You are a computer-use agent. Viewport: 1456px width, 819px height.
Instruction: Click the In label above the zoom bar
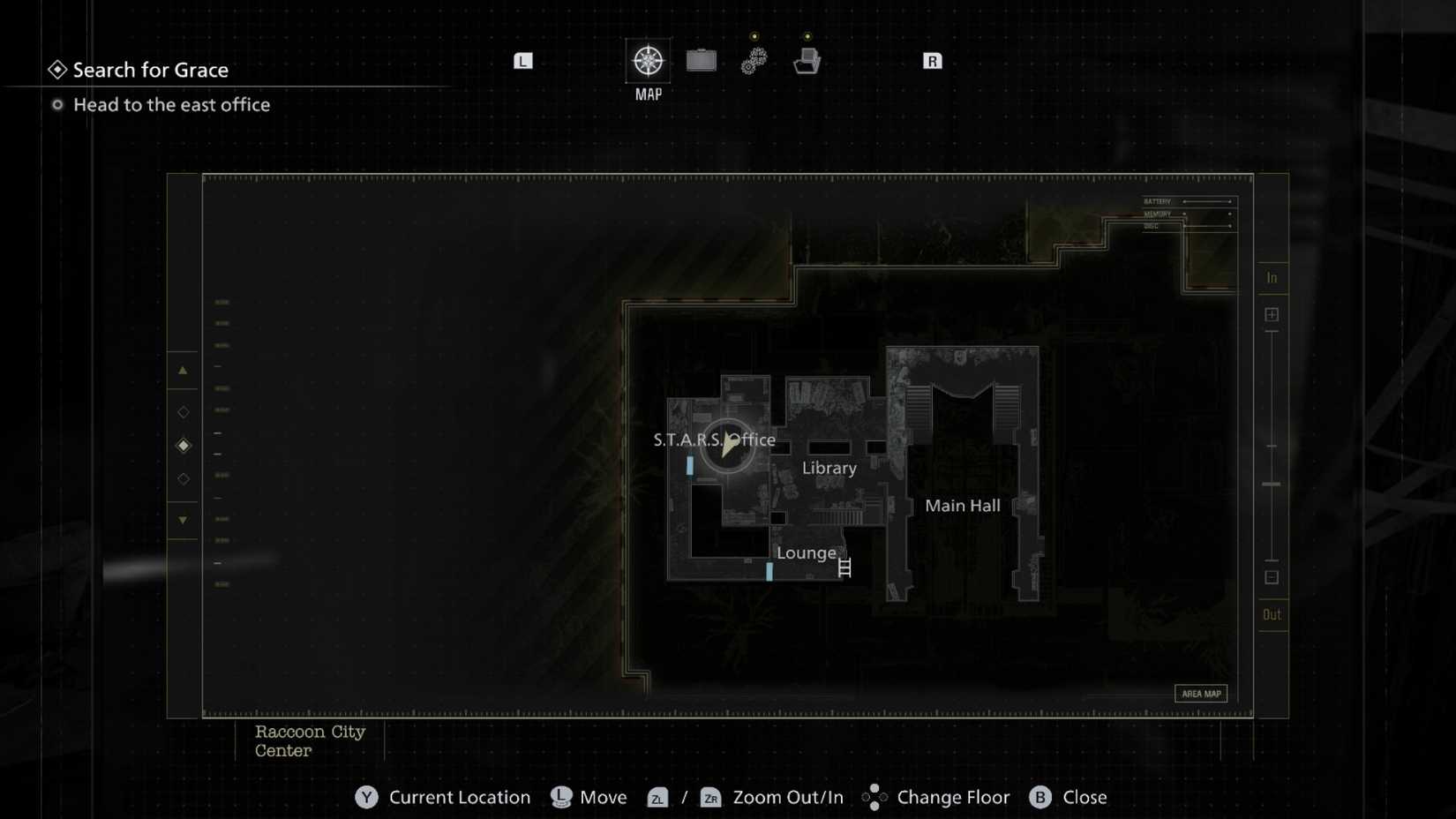click(1272, 276)
